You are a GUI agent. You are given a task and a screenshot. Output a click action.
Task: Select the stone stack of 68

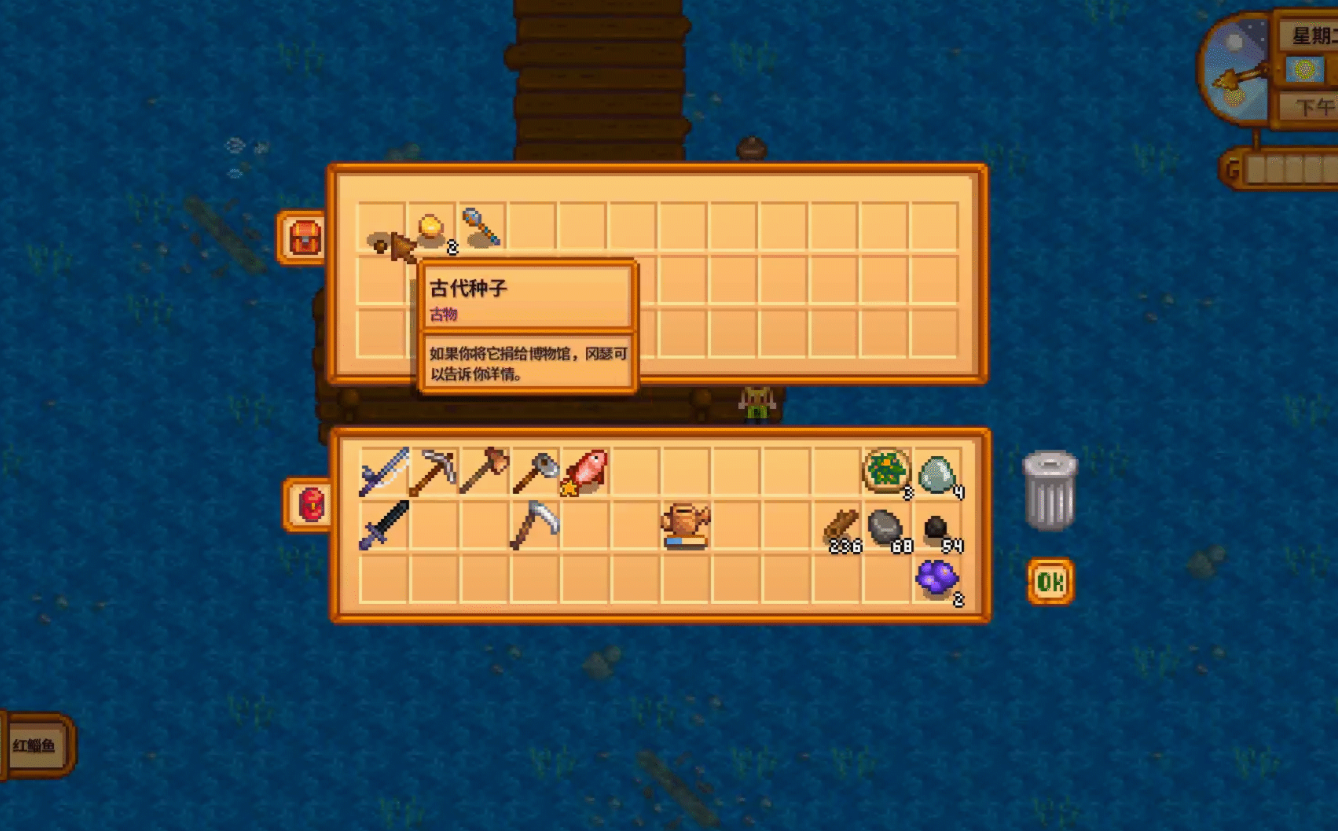(x=886, y=525)
